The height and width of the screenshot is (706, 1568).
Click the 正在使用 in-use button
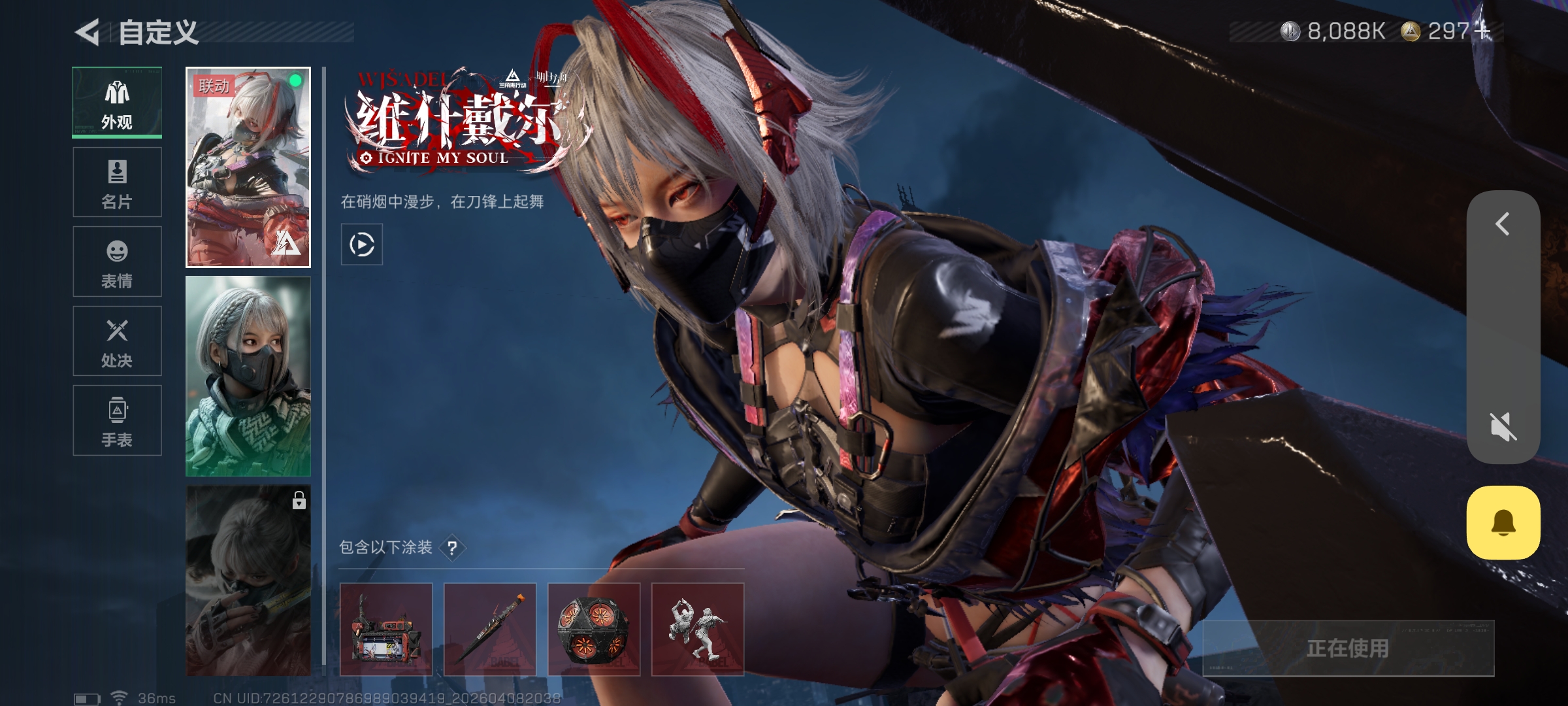(x=1348, y=648)
